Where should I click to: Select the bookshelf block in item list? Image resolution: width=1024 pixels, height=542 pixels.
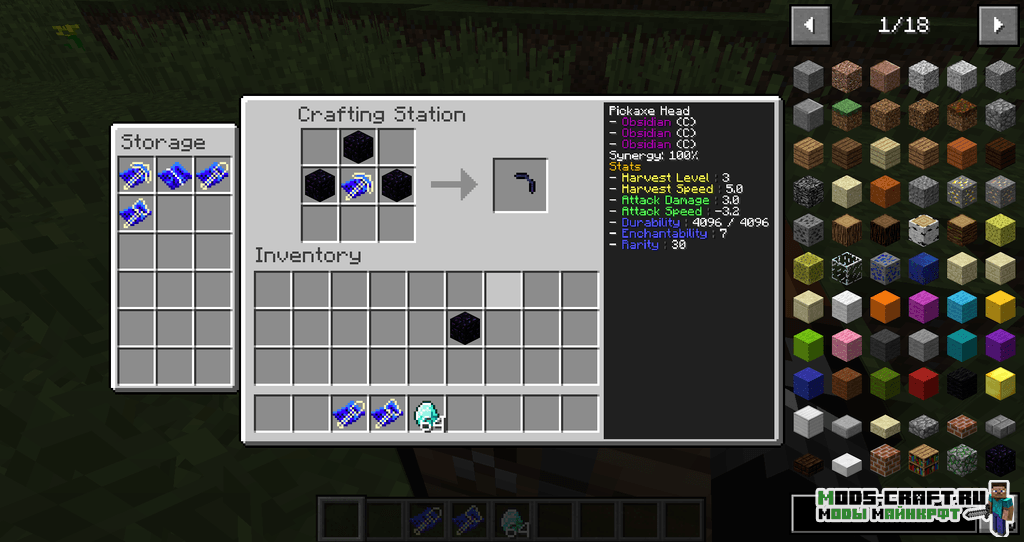(923, 460)
